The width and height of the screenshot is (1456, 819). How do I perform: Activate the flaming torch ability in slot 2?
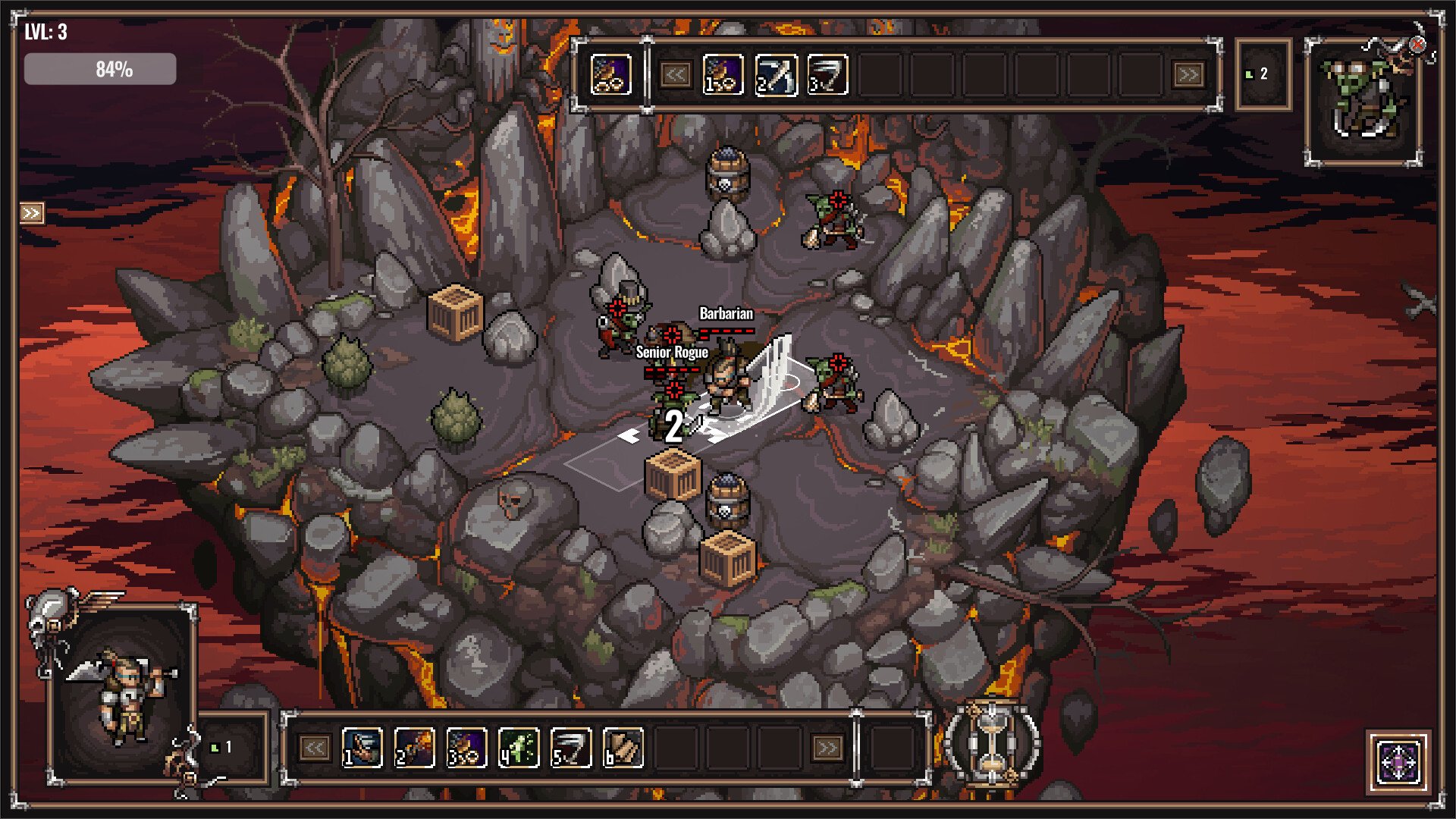(414, 748)
